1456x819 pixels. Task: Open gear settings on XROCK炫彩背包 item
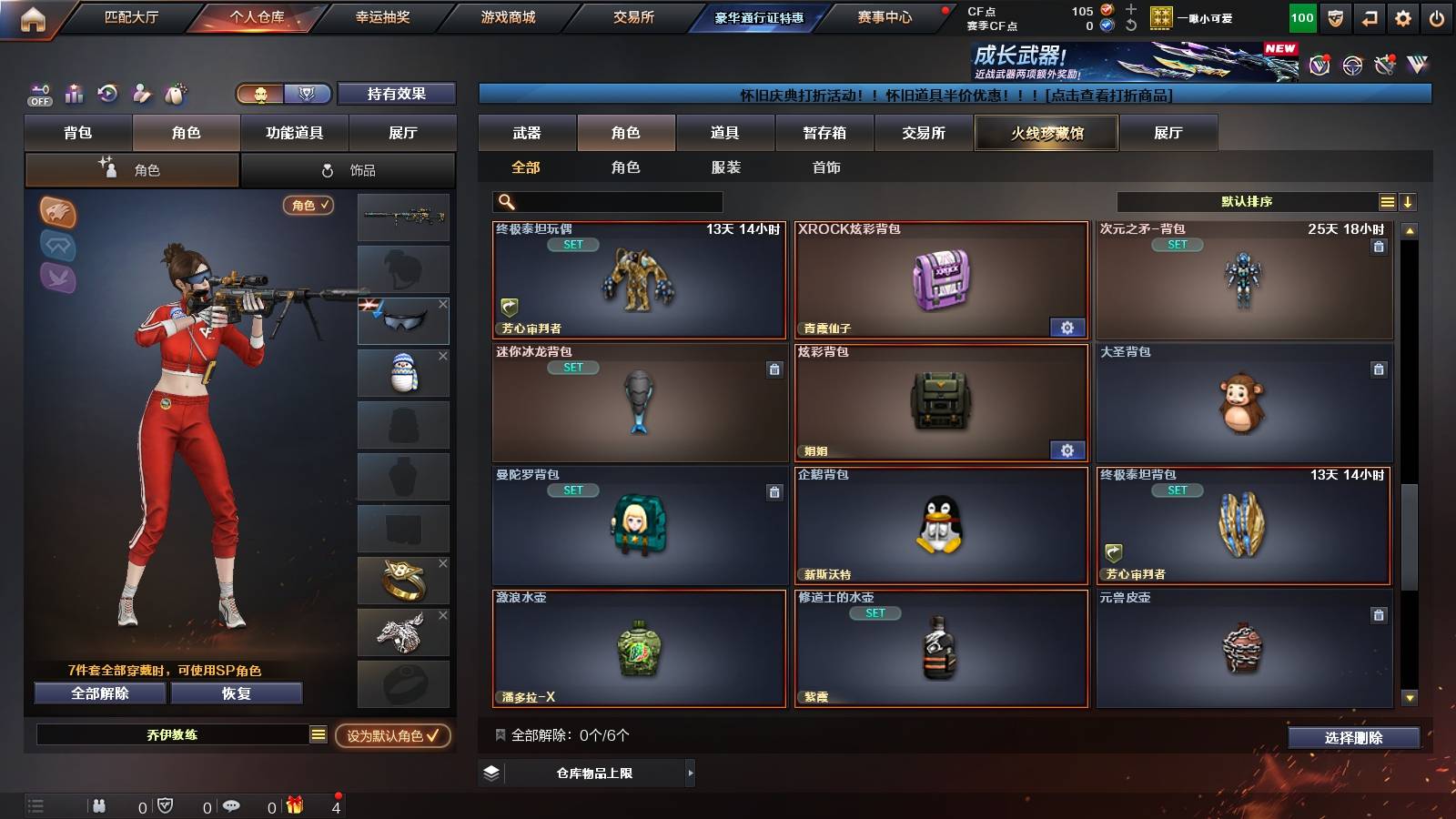(1065, 327)
